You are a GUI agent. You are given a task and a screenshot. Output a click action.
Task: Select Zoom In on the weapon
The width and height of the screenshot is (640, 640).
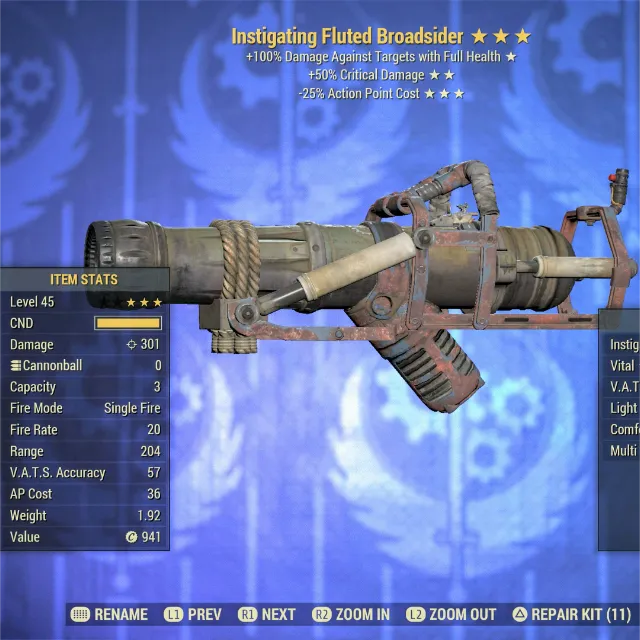351,614
